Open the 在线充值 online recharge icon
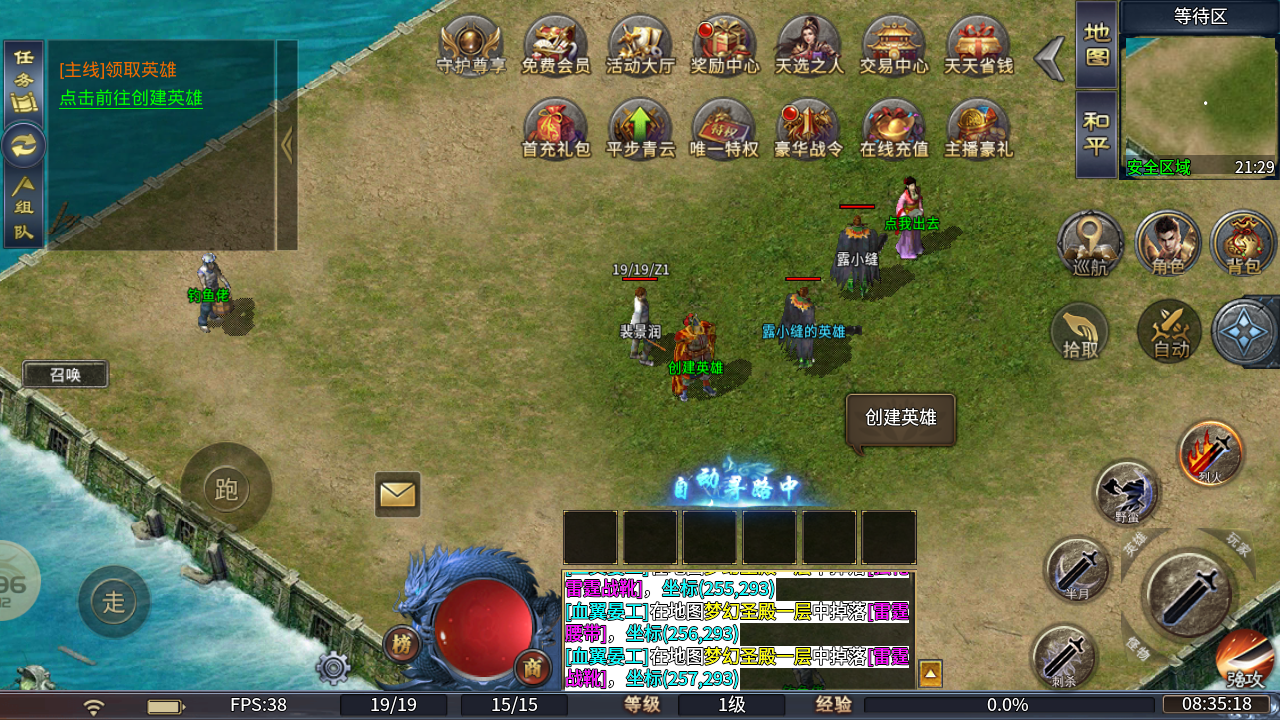Image resolution: width=1280 pixels, height=720 pixels. click(x=894, y=128)
